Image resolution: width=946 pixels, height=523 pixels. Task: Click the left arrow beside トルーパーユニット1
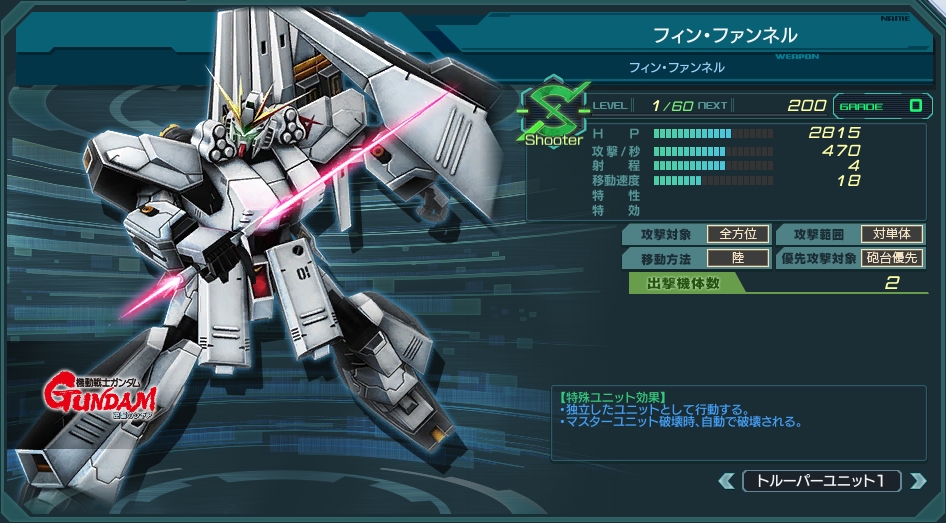(x=727, y=481)
